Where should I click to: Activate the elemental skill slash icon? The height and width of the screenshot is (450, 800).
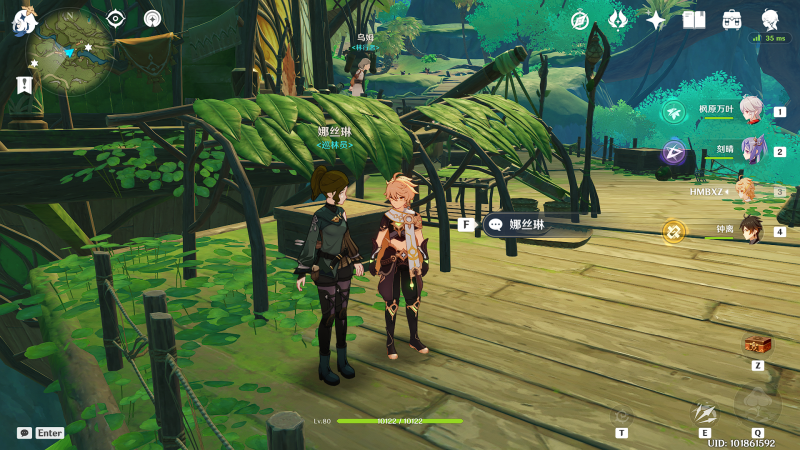(x=705, y=412)
